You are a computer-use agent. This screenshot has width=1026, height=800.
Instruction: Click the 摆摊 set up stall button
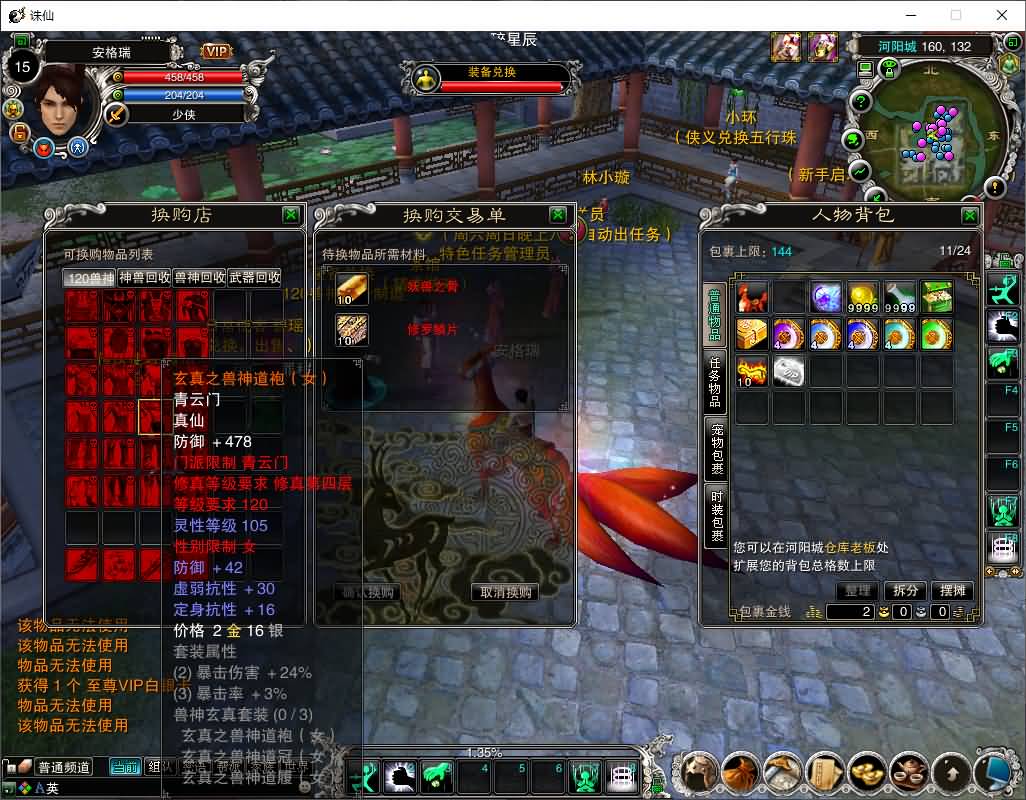(953, 591)
